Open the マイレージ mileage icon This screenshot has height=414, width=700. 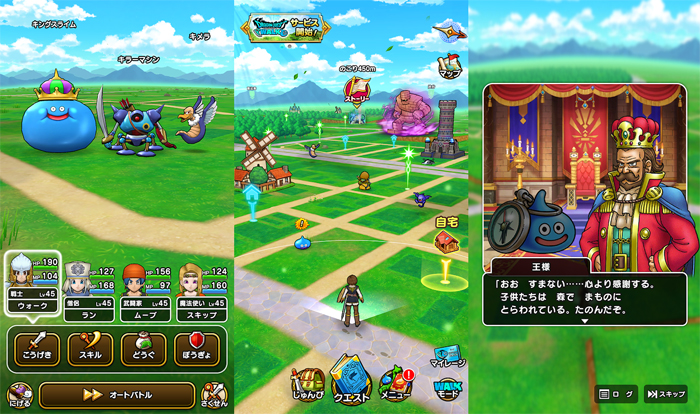(x=447, y=357)
